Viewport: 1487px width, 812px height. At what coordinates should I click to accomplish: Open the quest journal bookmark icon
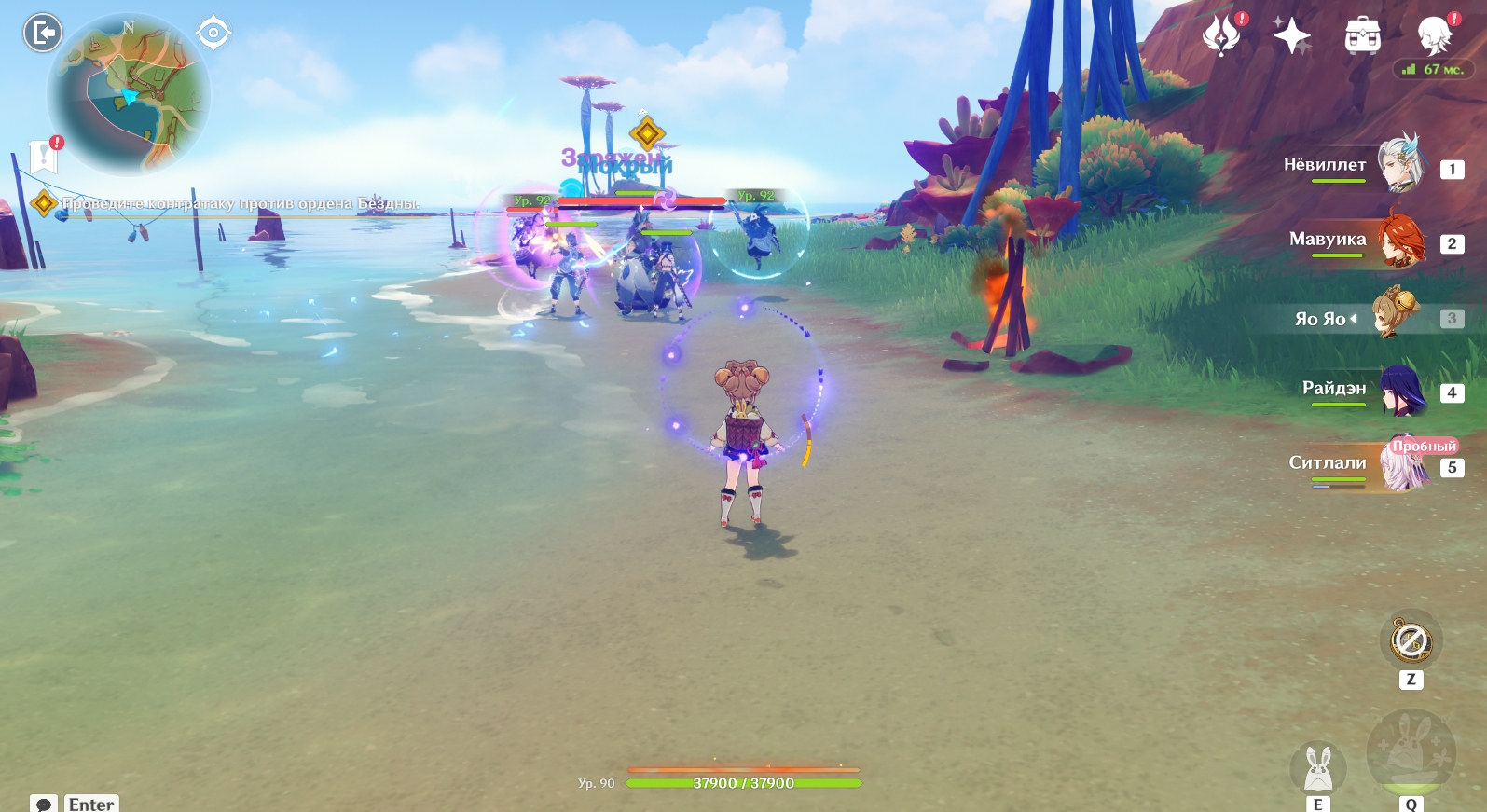[44, 156]
